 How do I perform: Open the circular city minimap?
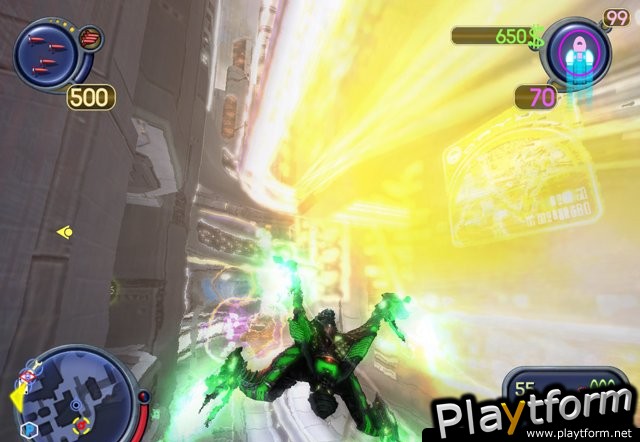[x=74, y=395]
